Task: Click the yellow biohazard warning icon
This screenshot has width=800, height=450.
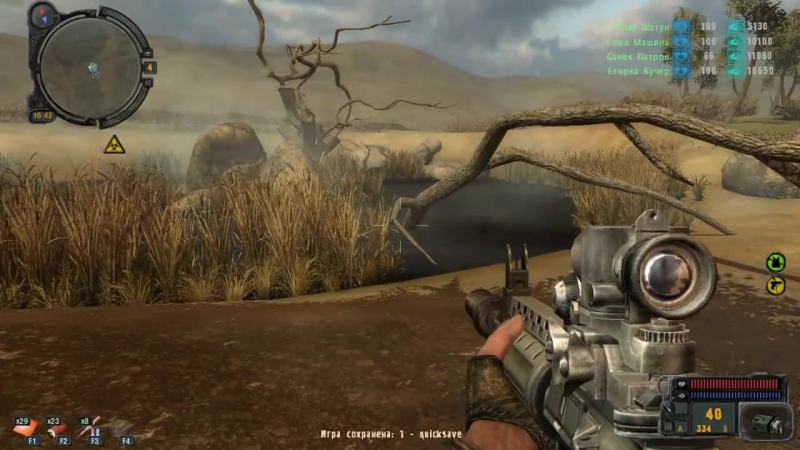Action: pos(113,145)
